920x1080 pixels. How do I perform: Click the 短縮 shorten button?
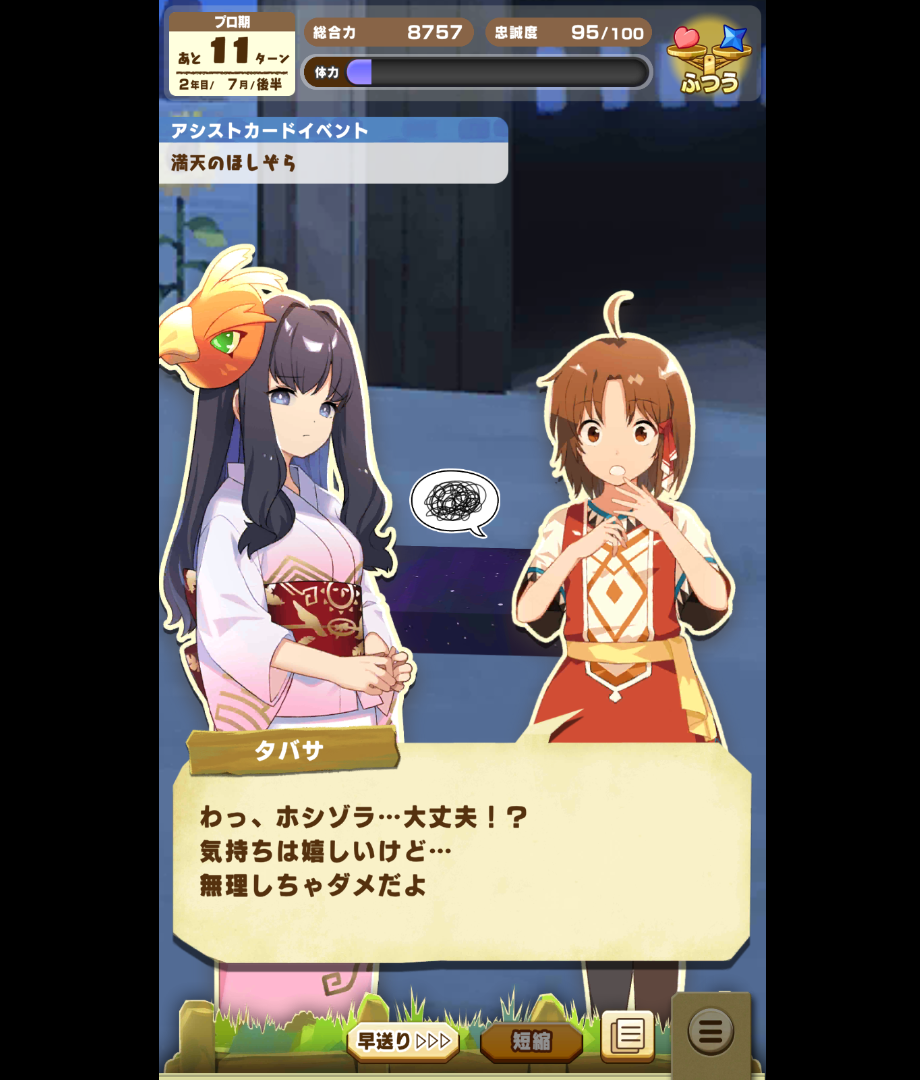[531, 1041]
